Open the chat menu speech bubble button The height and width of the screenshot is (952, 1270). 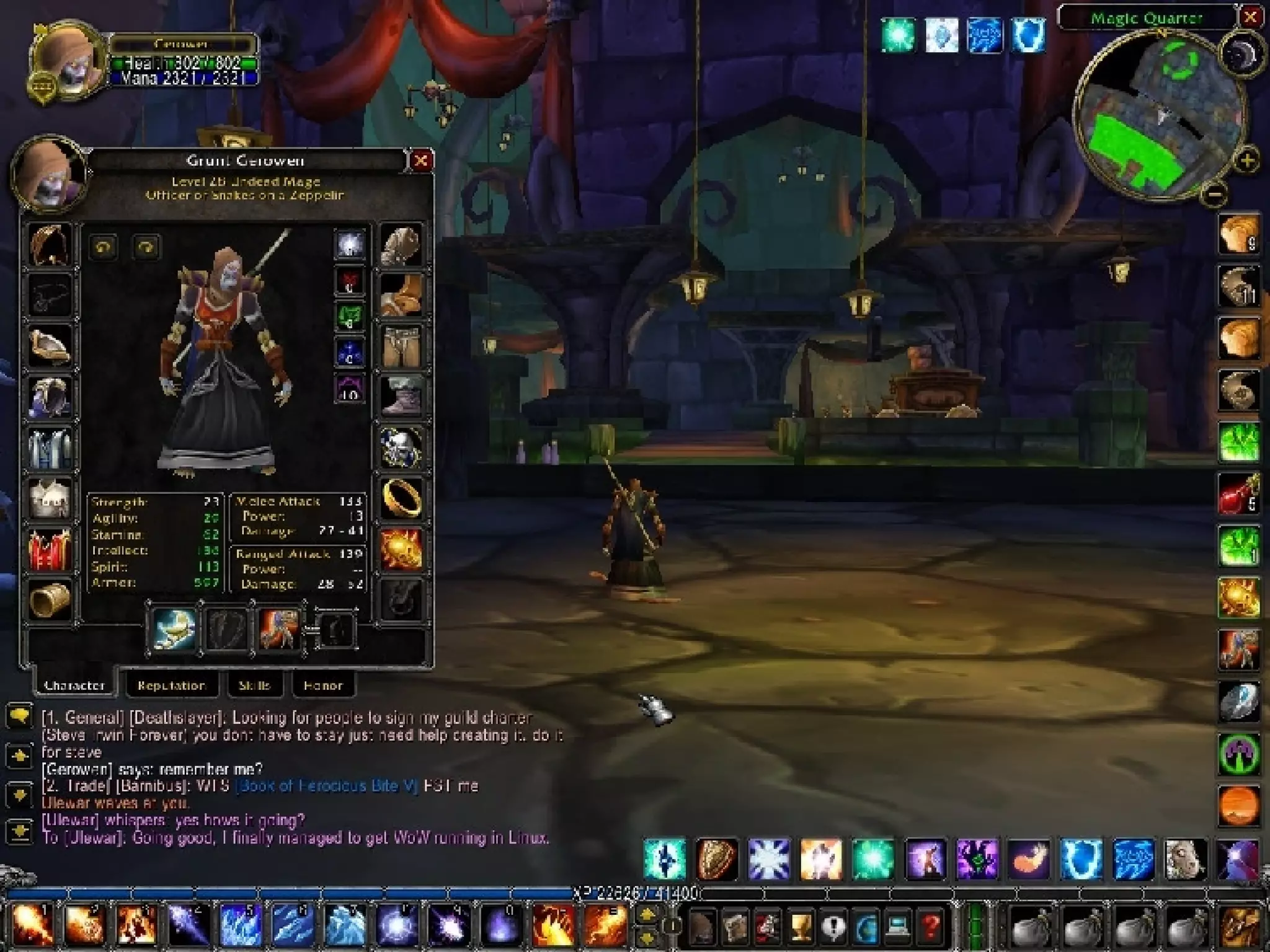point(19,717)
